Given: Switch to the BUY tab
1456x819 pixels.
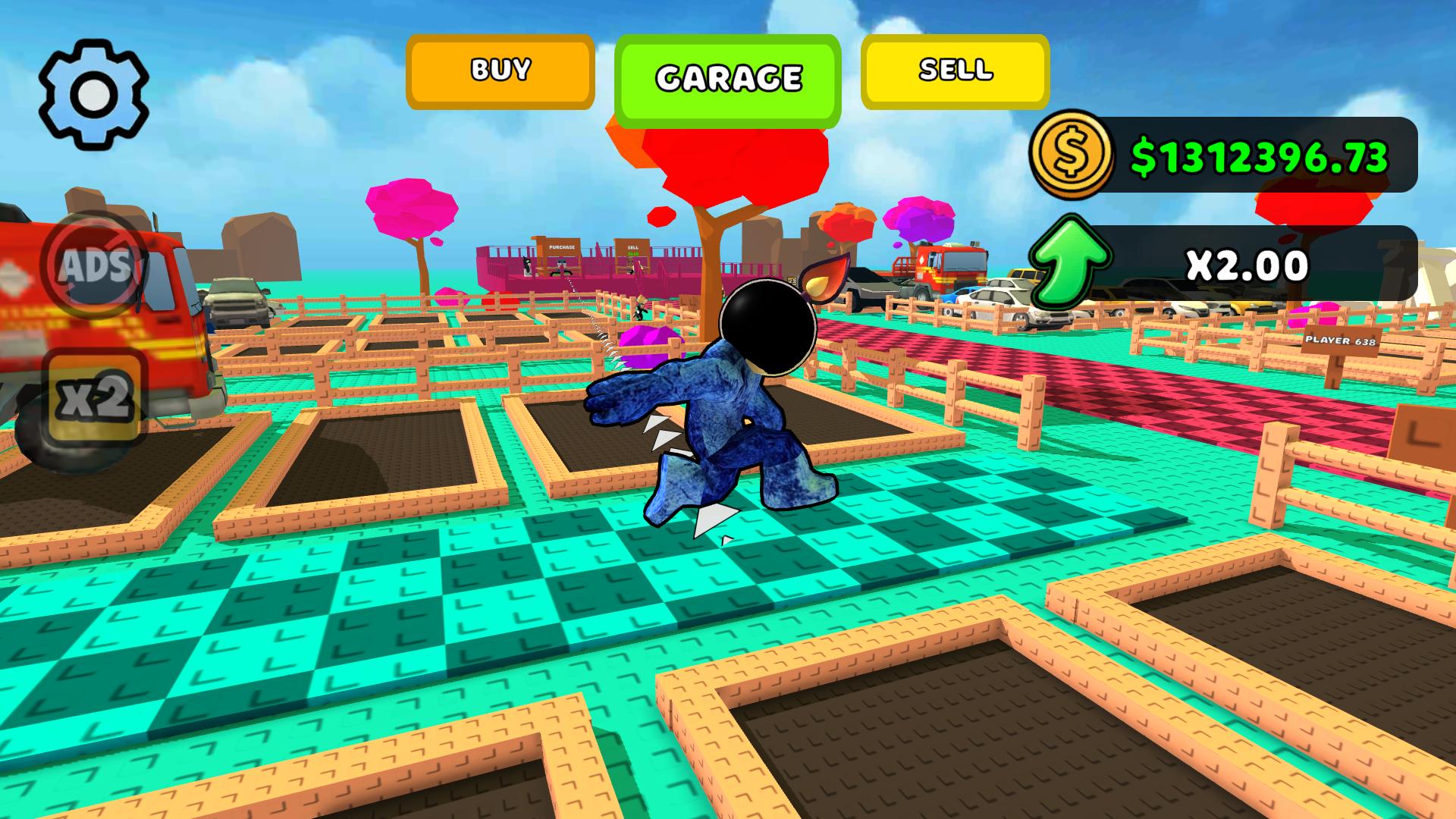Looking at the screenshot, I should coord(499,70).
